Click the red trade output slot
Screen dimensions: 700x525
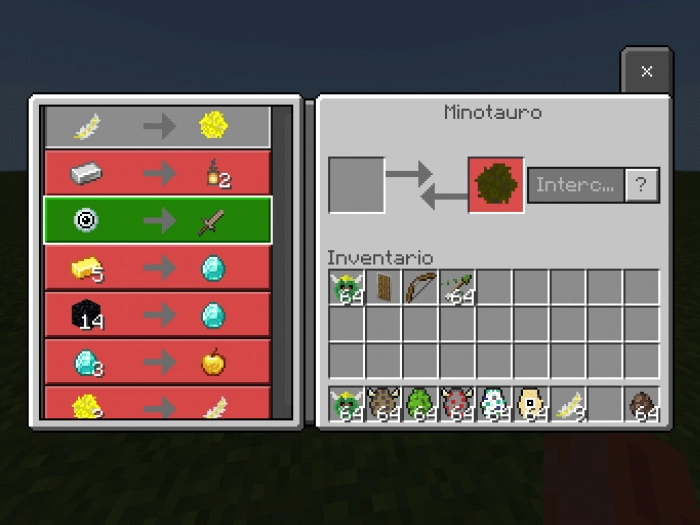[495, 185]
